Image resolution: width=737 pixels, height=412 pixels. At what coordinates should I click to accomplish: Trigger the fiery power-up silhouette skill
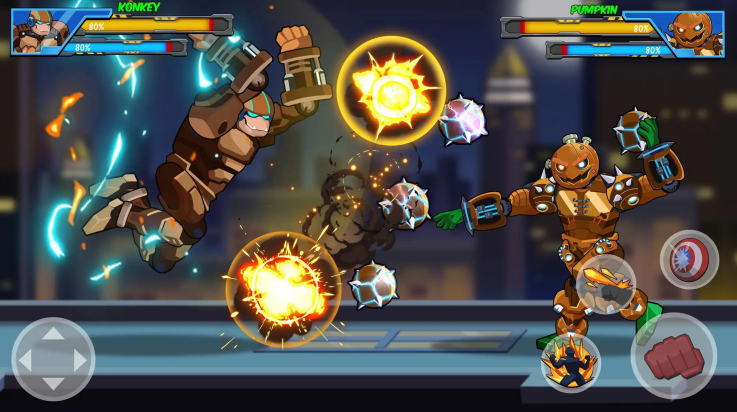[x=570, y=361]
